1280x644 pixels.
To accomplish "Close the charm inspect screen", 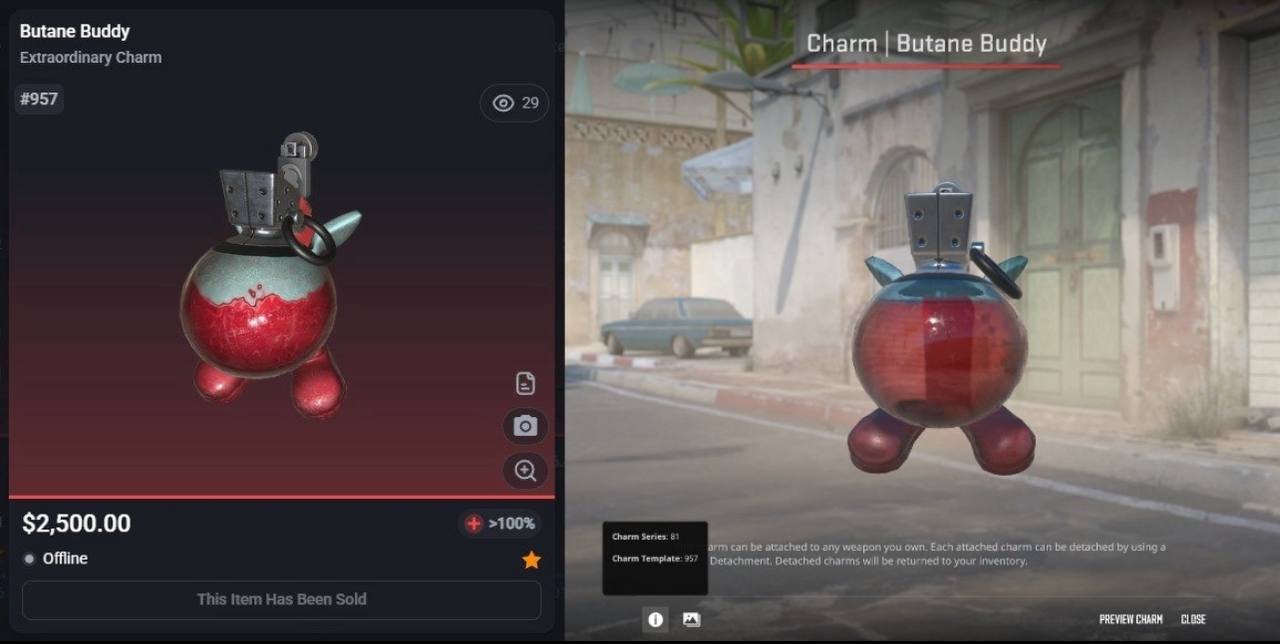I will [x=1193, y=619].
